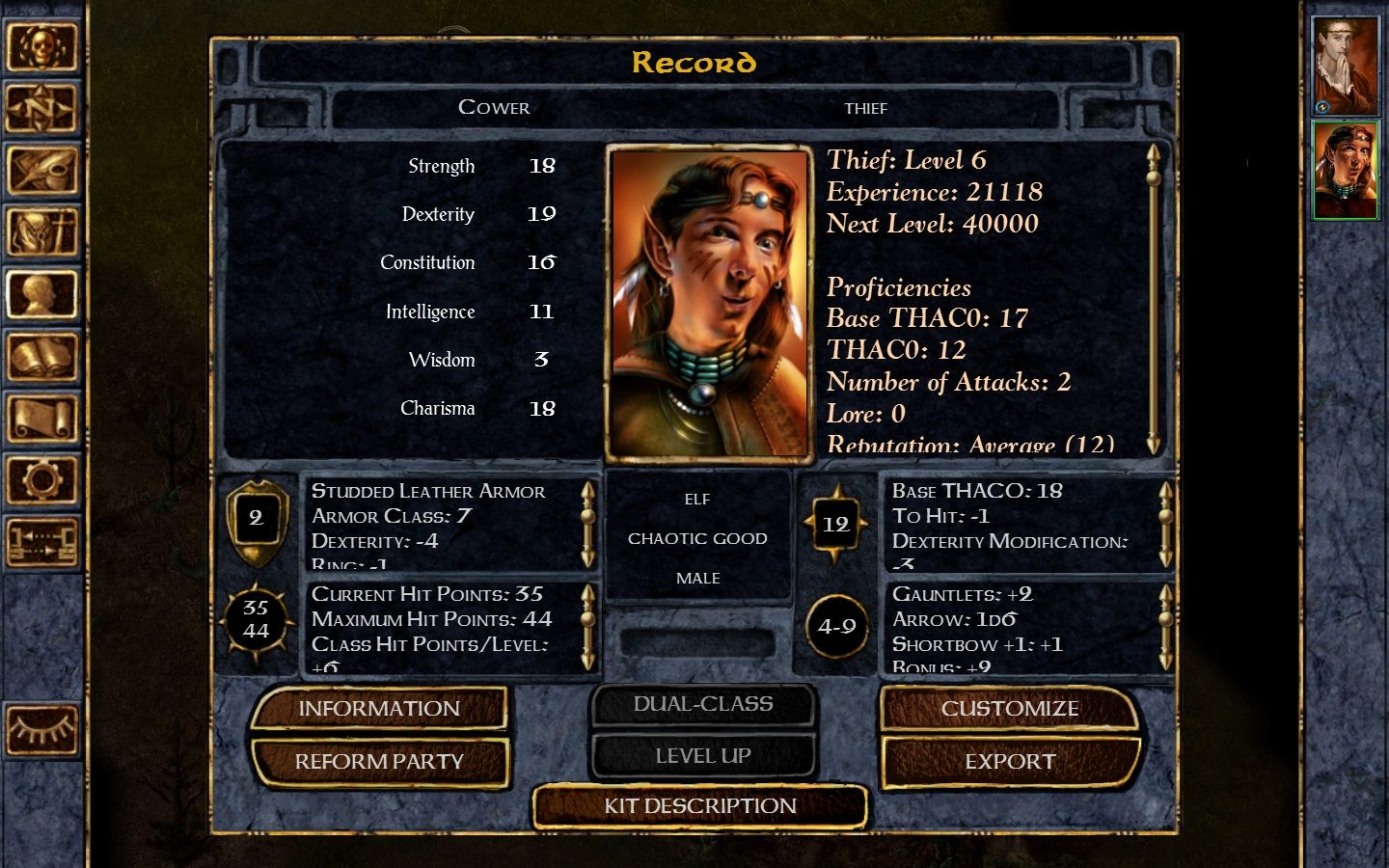This screenshot has width=1389, height=868.
Task: Click the arrows icon below the gear
Action: pos(41,541)
